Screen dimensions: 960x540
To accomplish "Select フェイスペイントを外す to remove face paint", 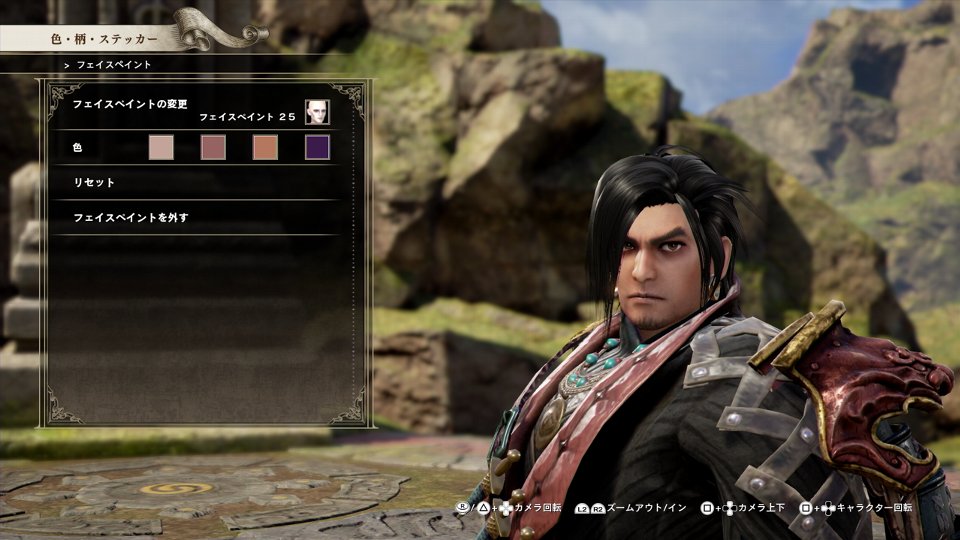I will [x=131, y=217].
